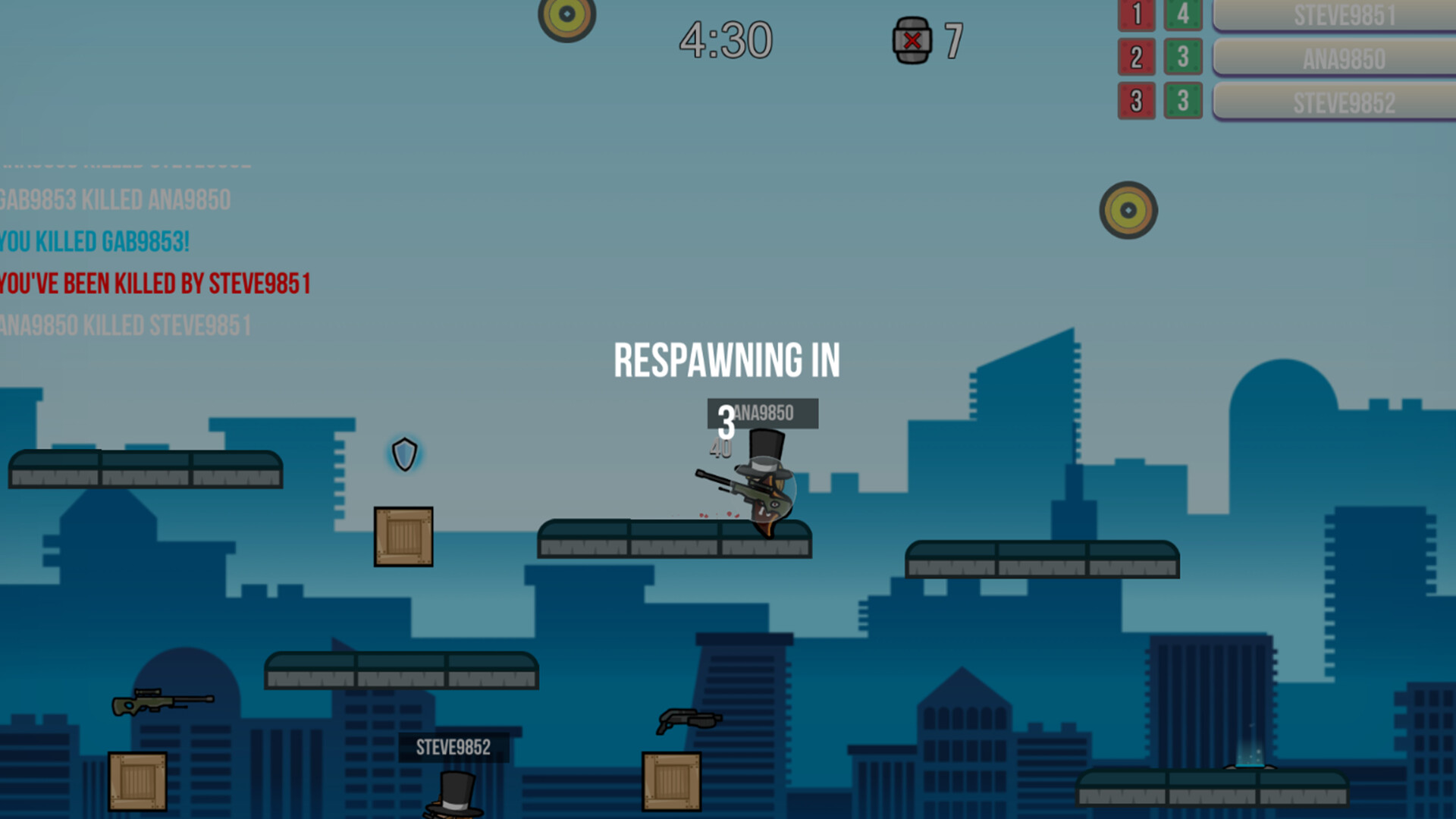This screenshot has width=1456, height=819.
Task: Click the ANA9850 nameplate above the player
Action: [x=762, y=414]
